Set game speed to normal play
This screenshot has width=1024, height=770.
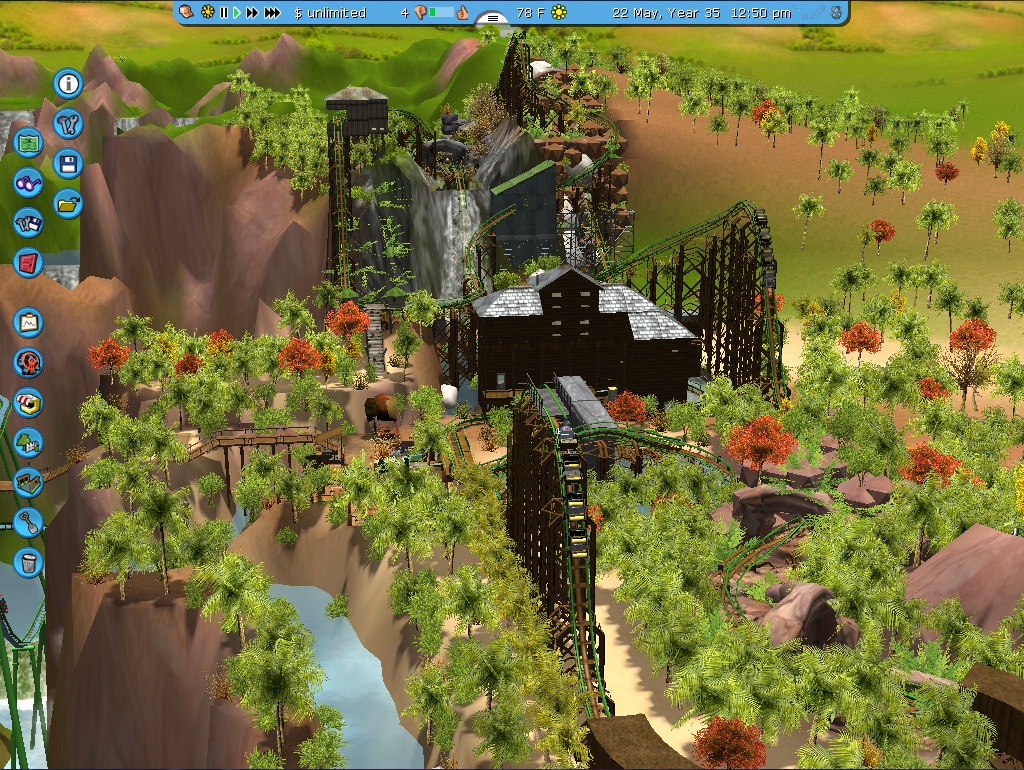tap(237, 13)
